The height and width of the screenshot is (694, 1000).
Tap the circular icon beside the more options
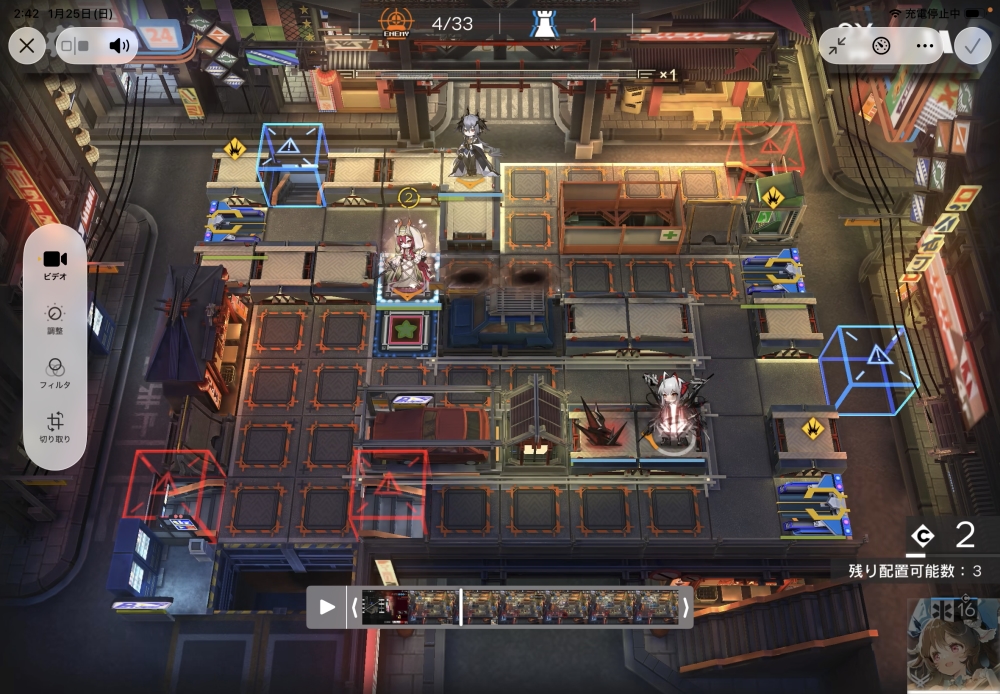tap(881, 45)
